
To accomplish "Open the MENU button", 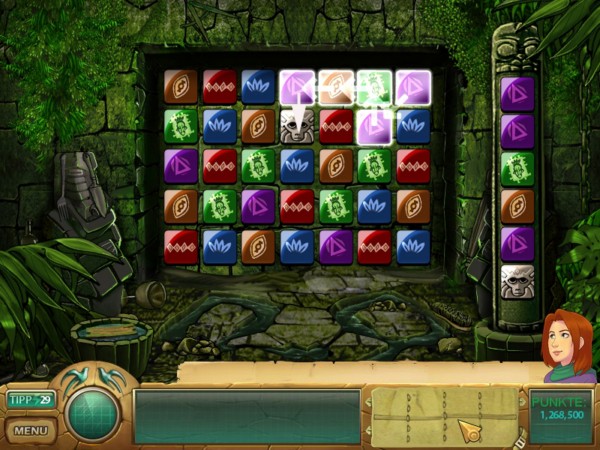I will click(31, 431).
